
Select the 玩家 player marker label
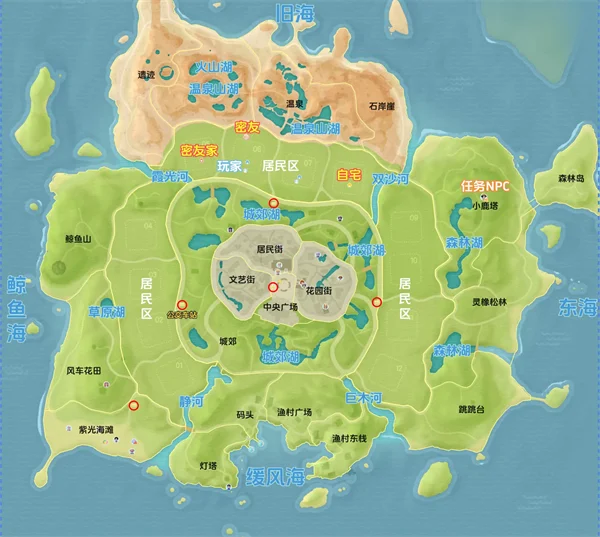click(230, 166)
